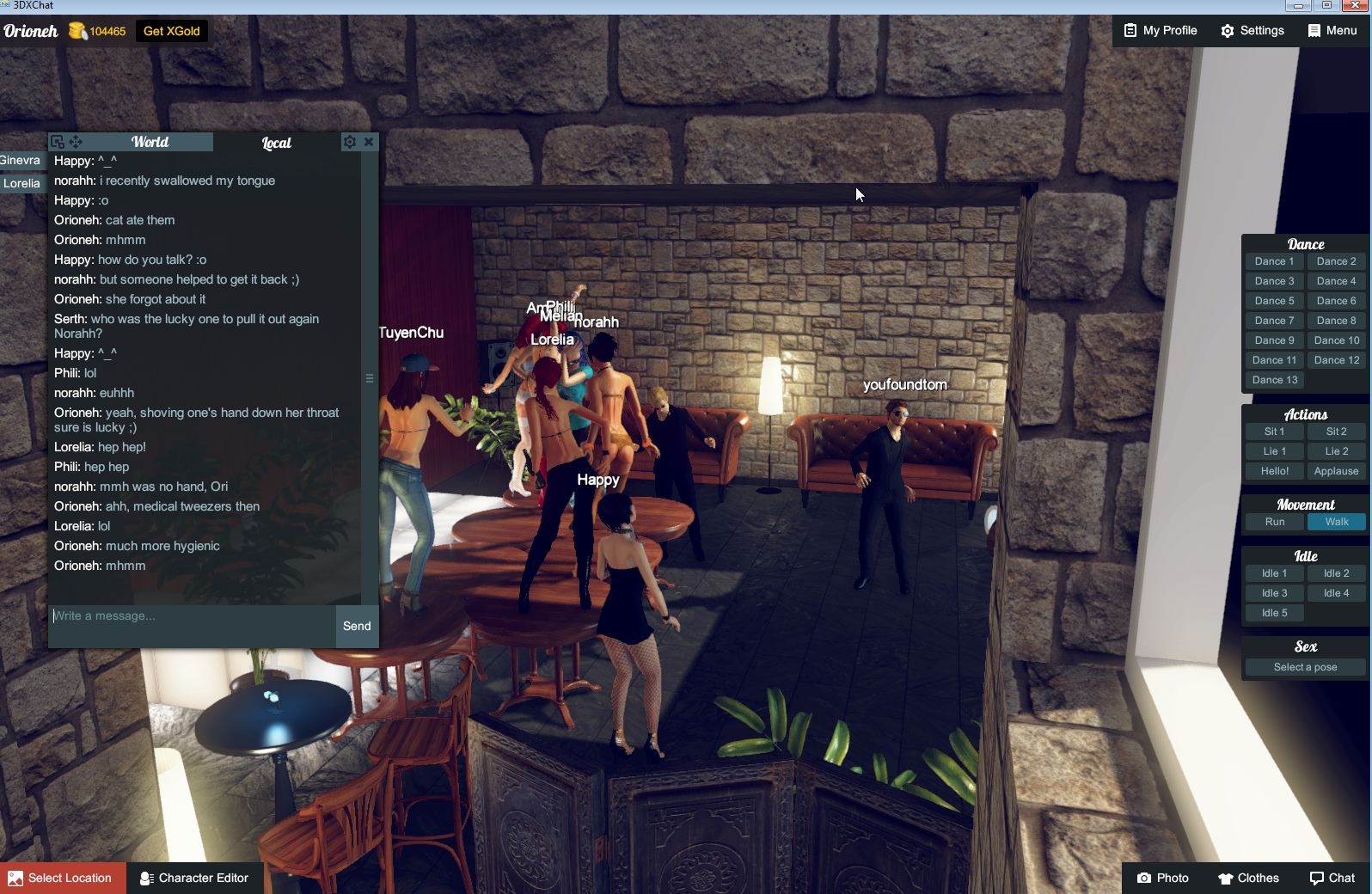Open chat window settings gear
Image resolution: width=1372 pixels, height=894 pixels.
(x=350, y=142)
